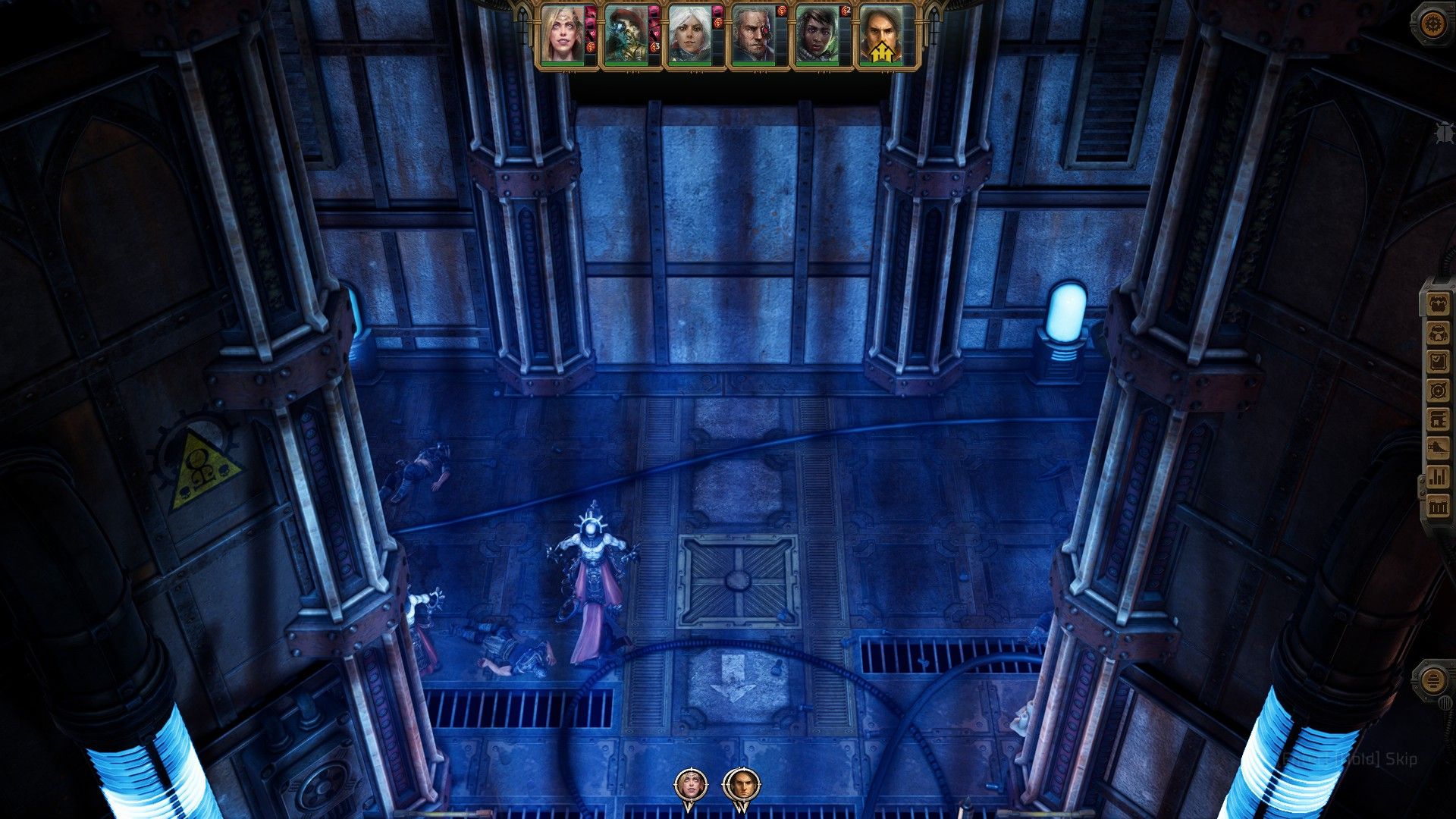The width and height of the screenshot is (1456, 819).
Task: Report a bug using the beetle icon
Action: (x=1445, y=132)
